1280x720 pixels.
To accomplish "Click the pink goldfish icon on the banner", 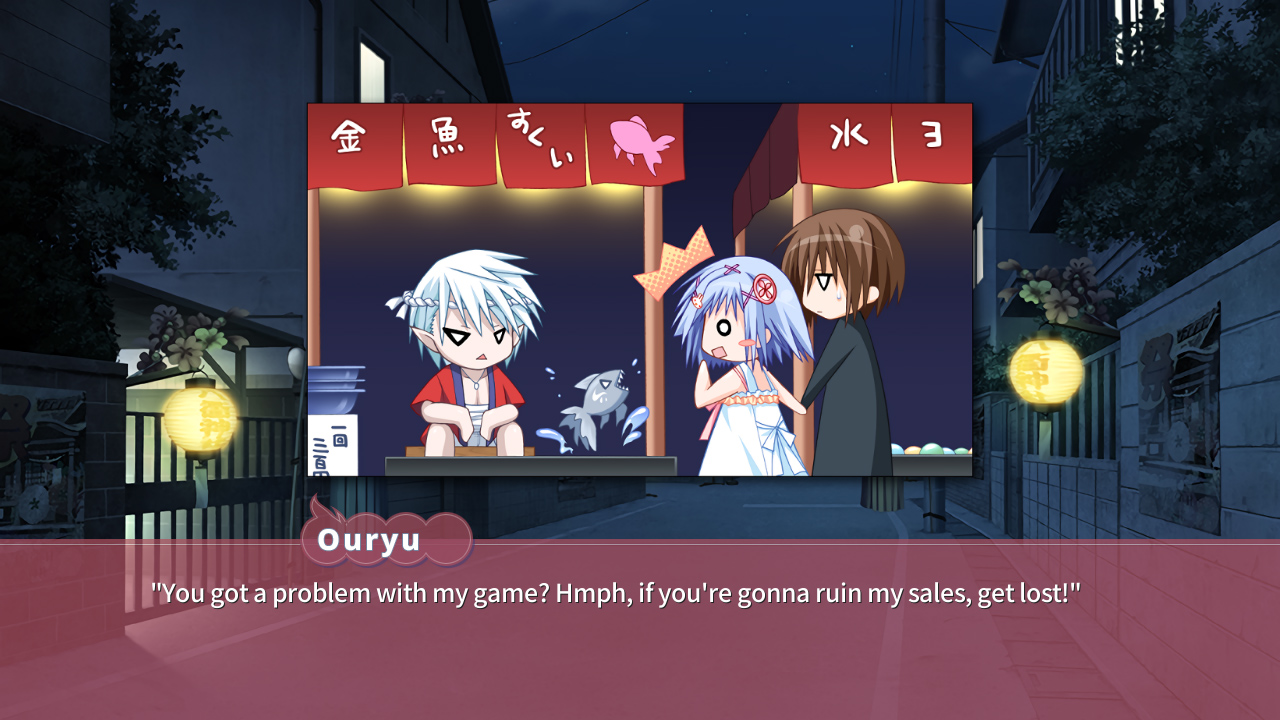I will (x=643, y=140).
